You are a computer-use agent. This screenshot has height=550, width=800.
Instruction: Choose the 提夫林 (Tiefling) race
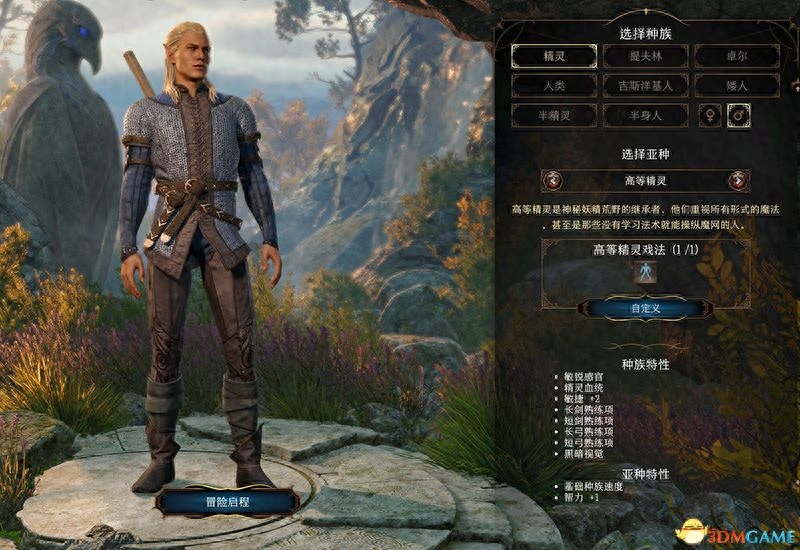pos(644,56)
